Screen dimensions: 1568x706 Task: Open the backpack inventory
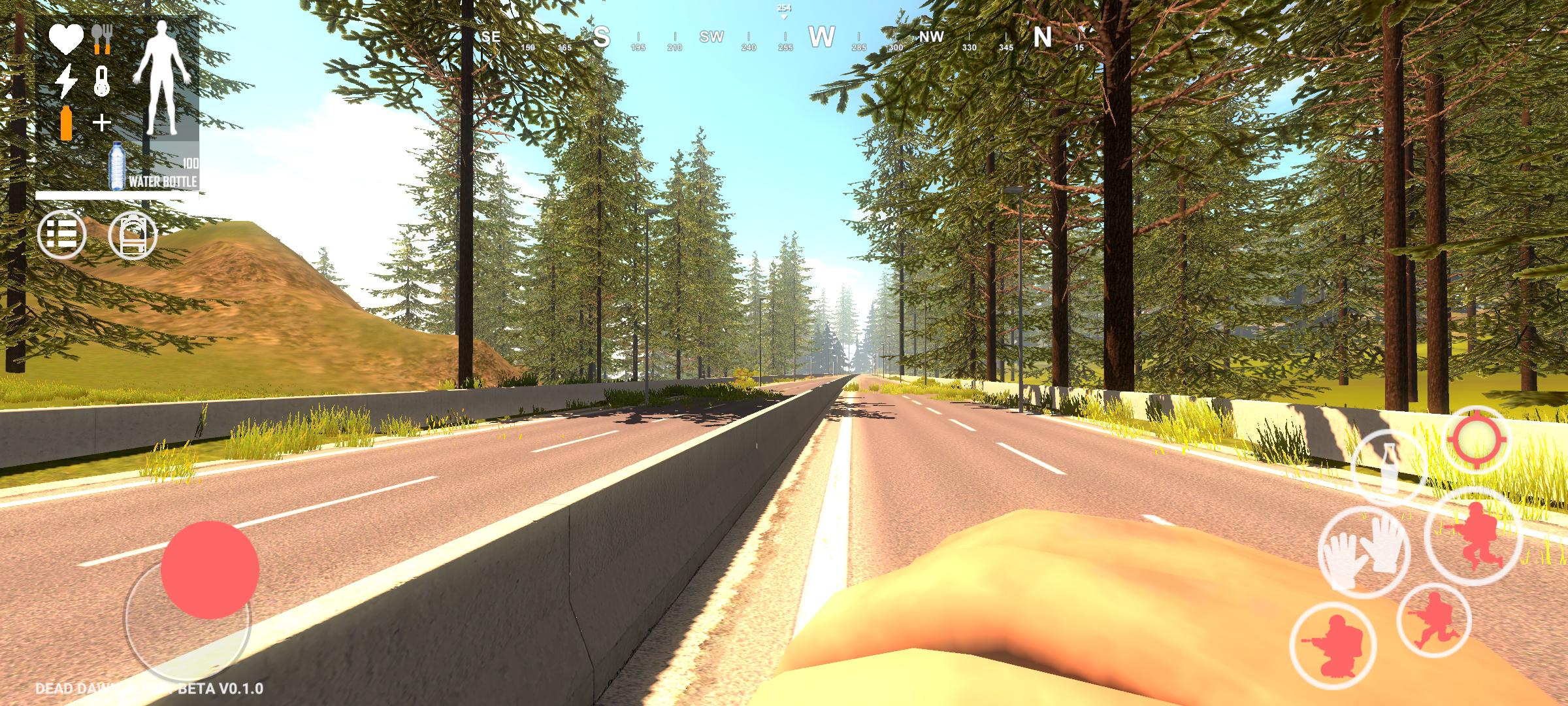pos(133,235)
